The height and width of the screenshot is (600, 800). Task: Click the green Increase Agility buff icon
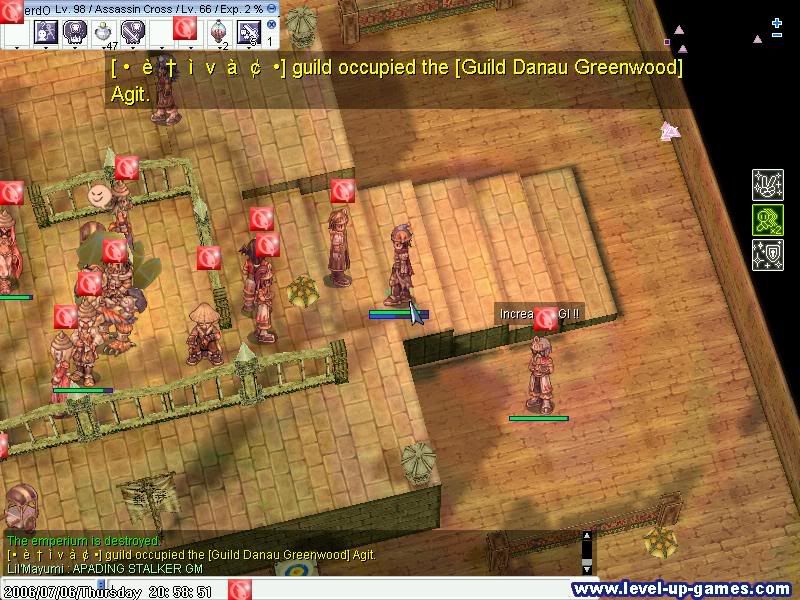[x=767, y=220]
